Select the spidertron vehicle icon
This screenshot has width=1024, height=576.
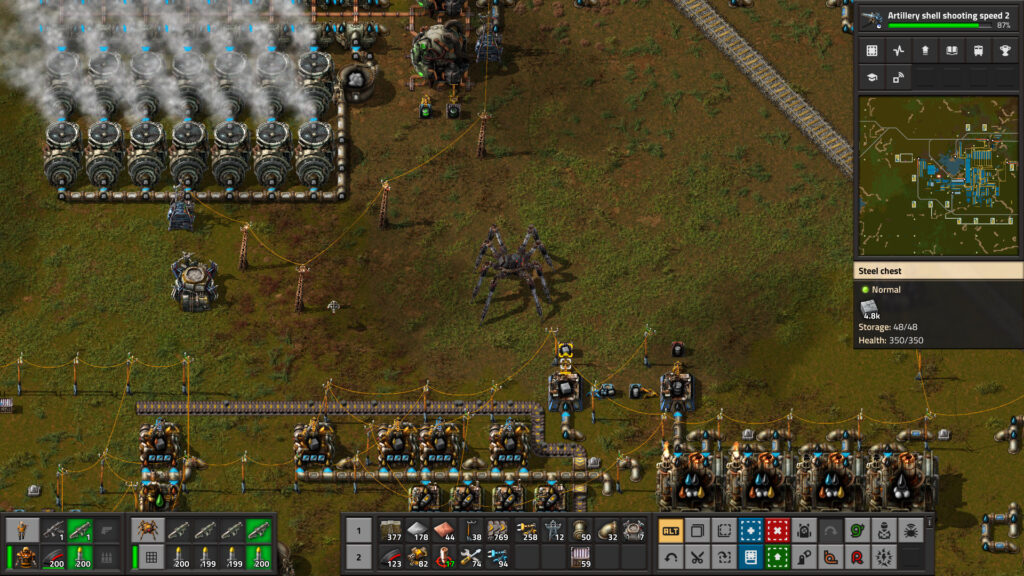tap(149, 530)
